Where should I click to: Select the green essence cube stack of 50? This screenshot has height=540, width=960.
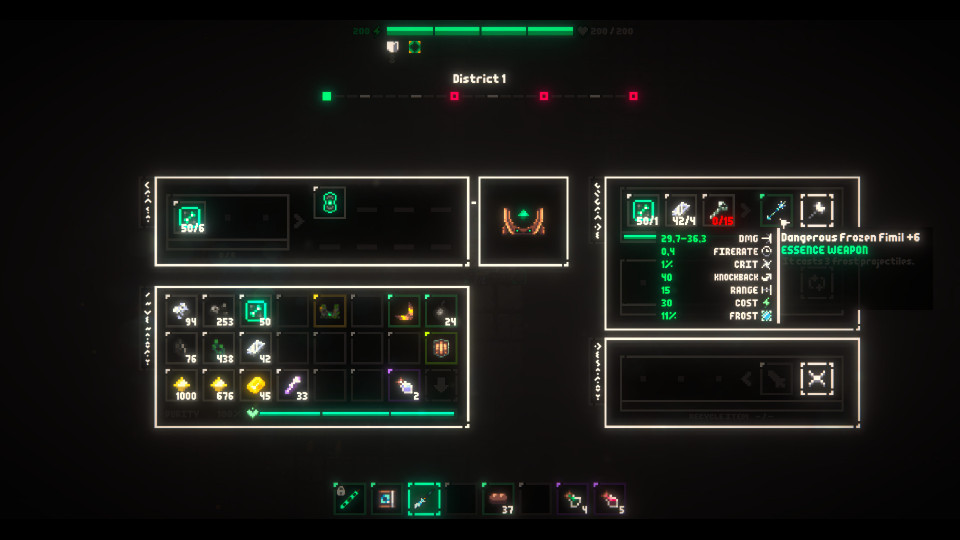pos(257,311)
